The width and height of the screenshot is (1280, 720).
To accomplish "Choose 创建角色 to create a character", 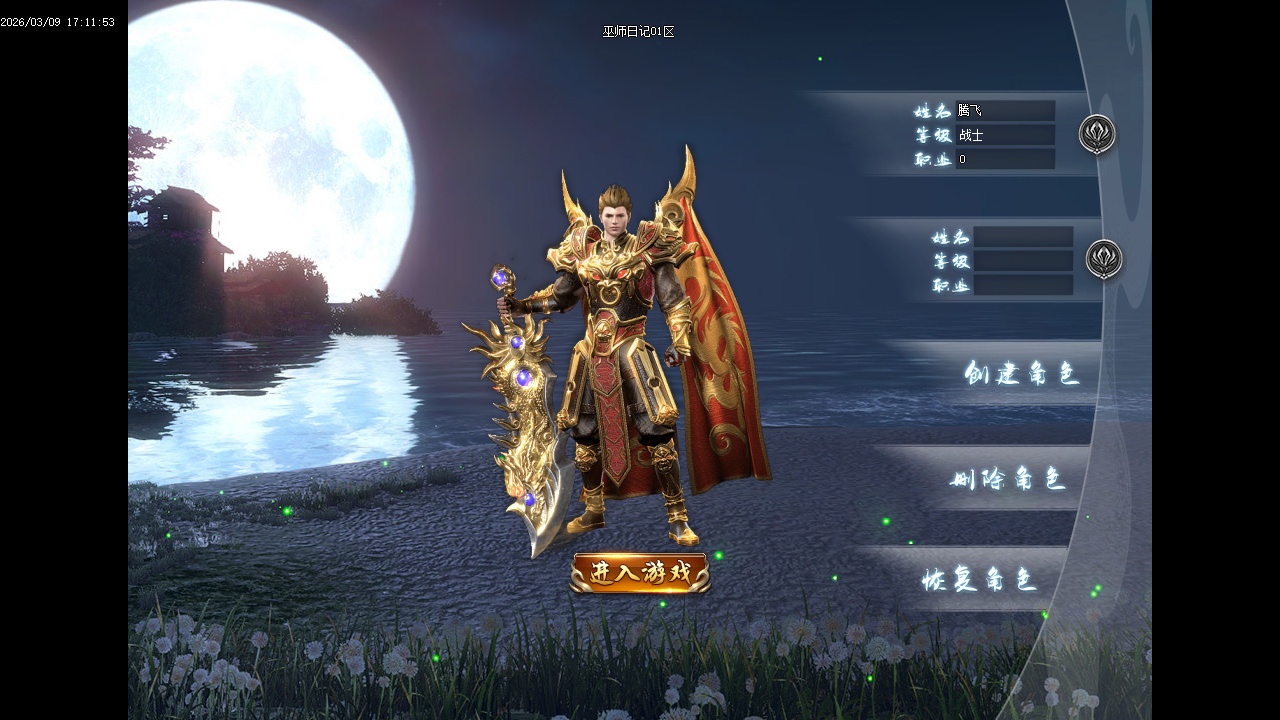I will point(1022,373).
